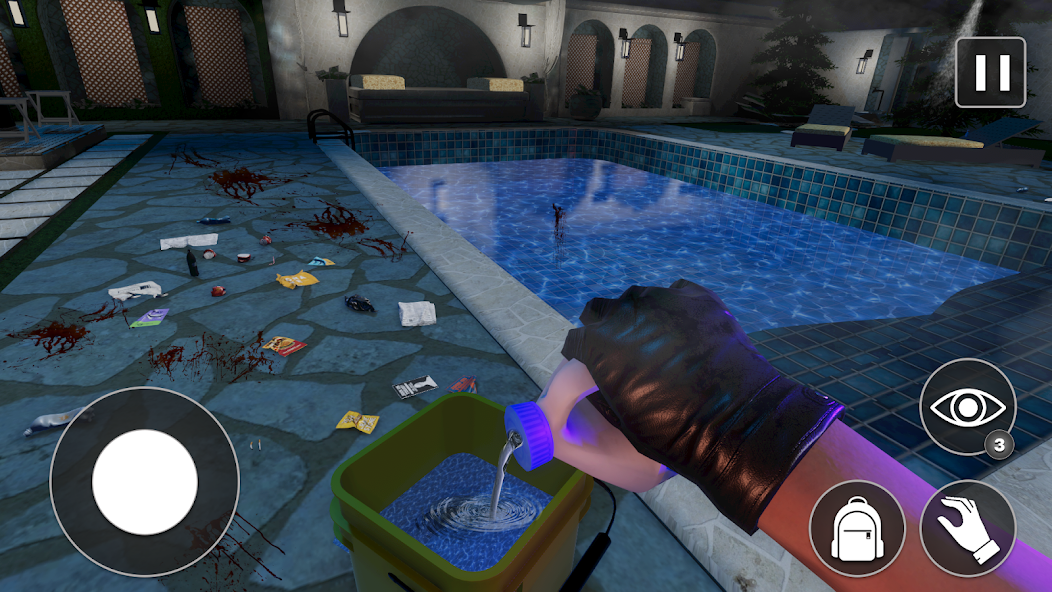This screenshot has height=592, width=1052.
Task: Pause the game
Action: tap(990, 72)
